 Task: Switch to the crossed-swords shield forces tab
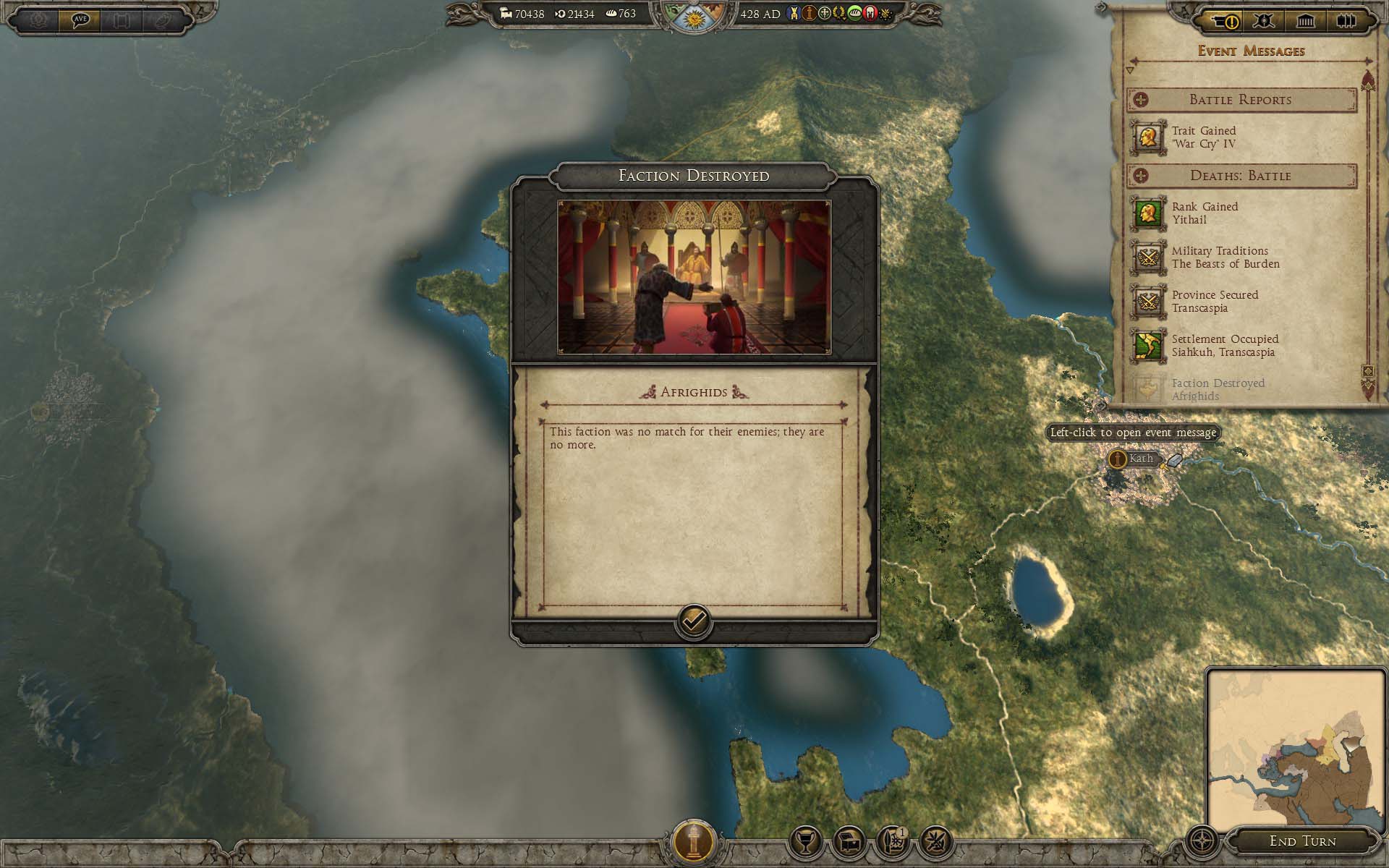coord(1265,22)
